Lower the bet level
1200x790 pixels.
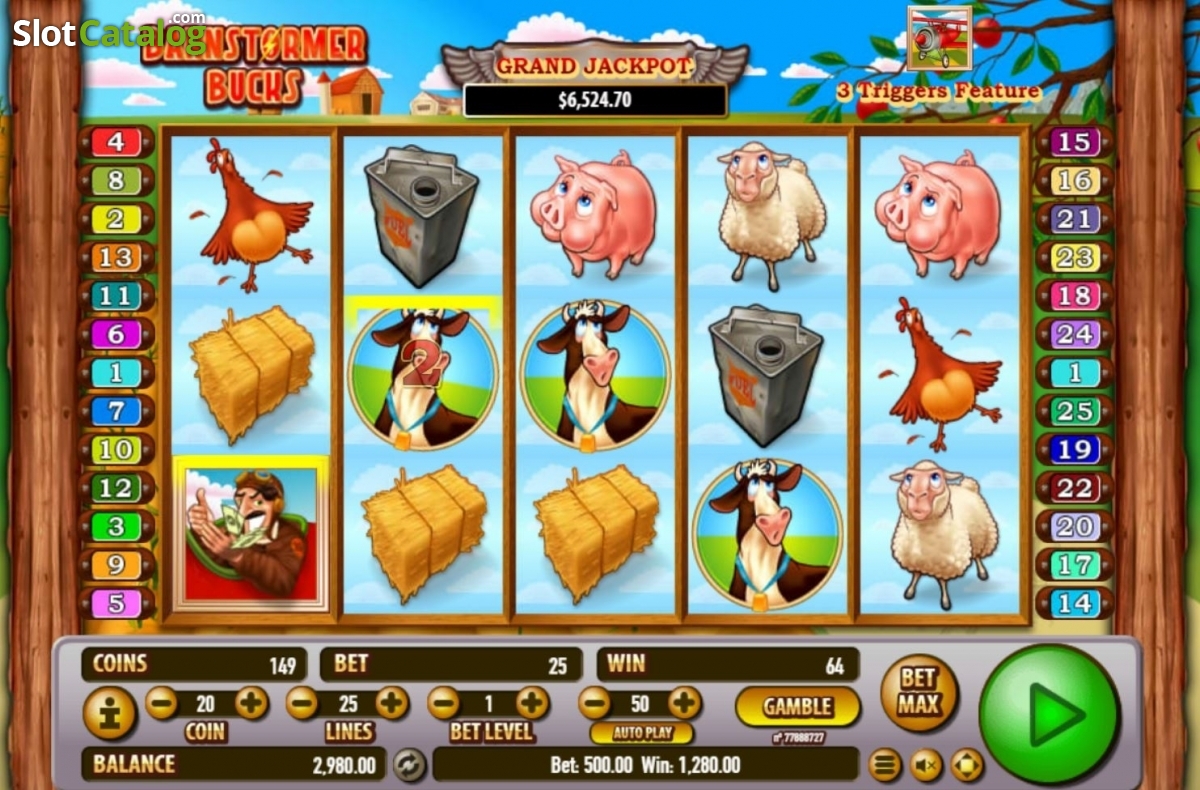(443, 703)
